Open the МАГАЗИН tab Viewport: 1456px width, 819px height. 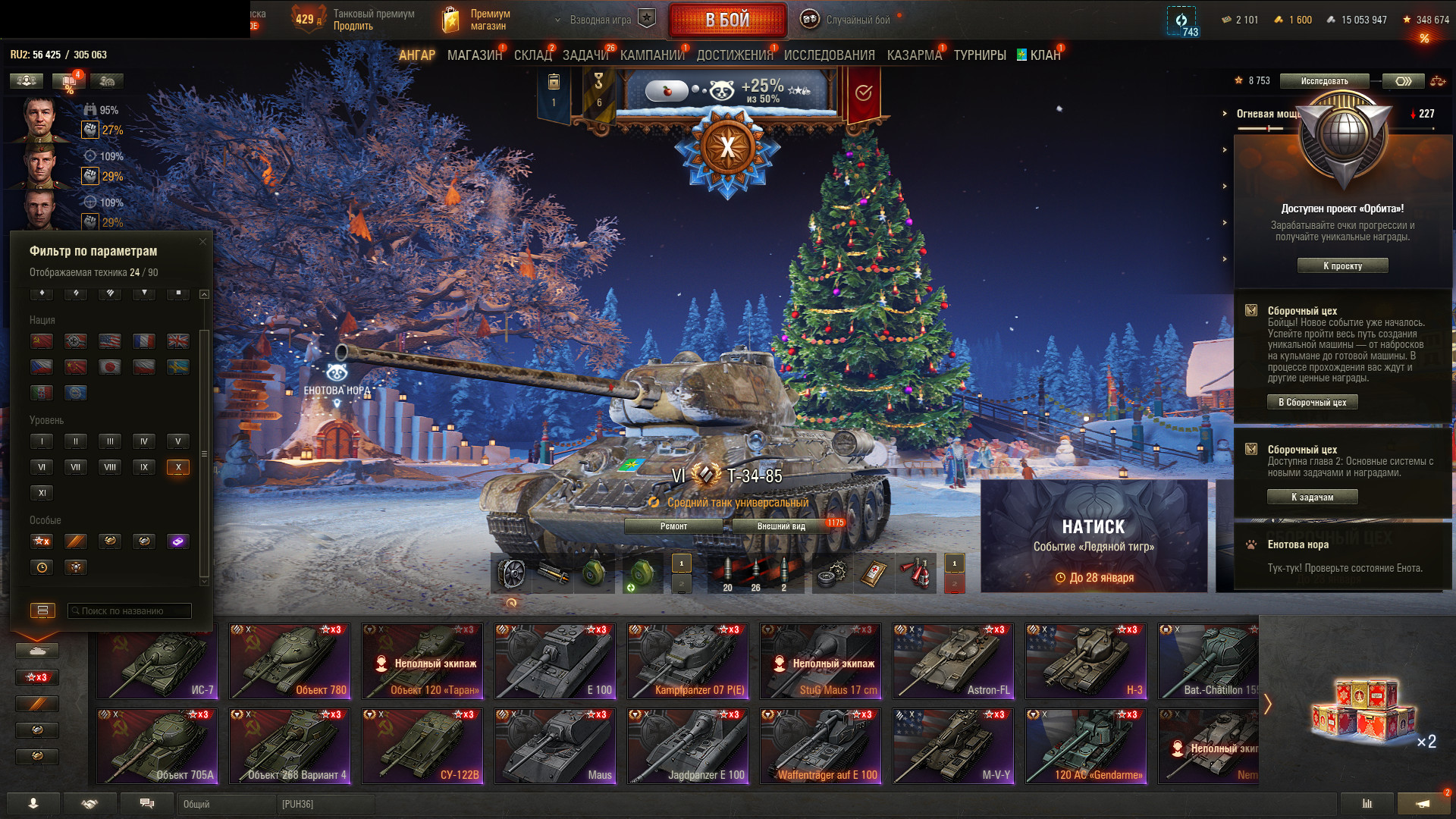[474, 55]
